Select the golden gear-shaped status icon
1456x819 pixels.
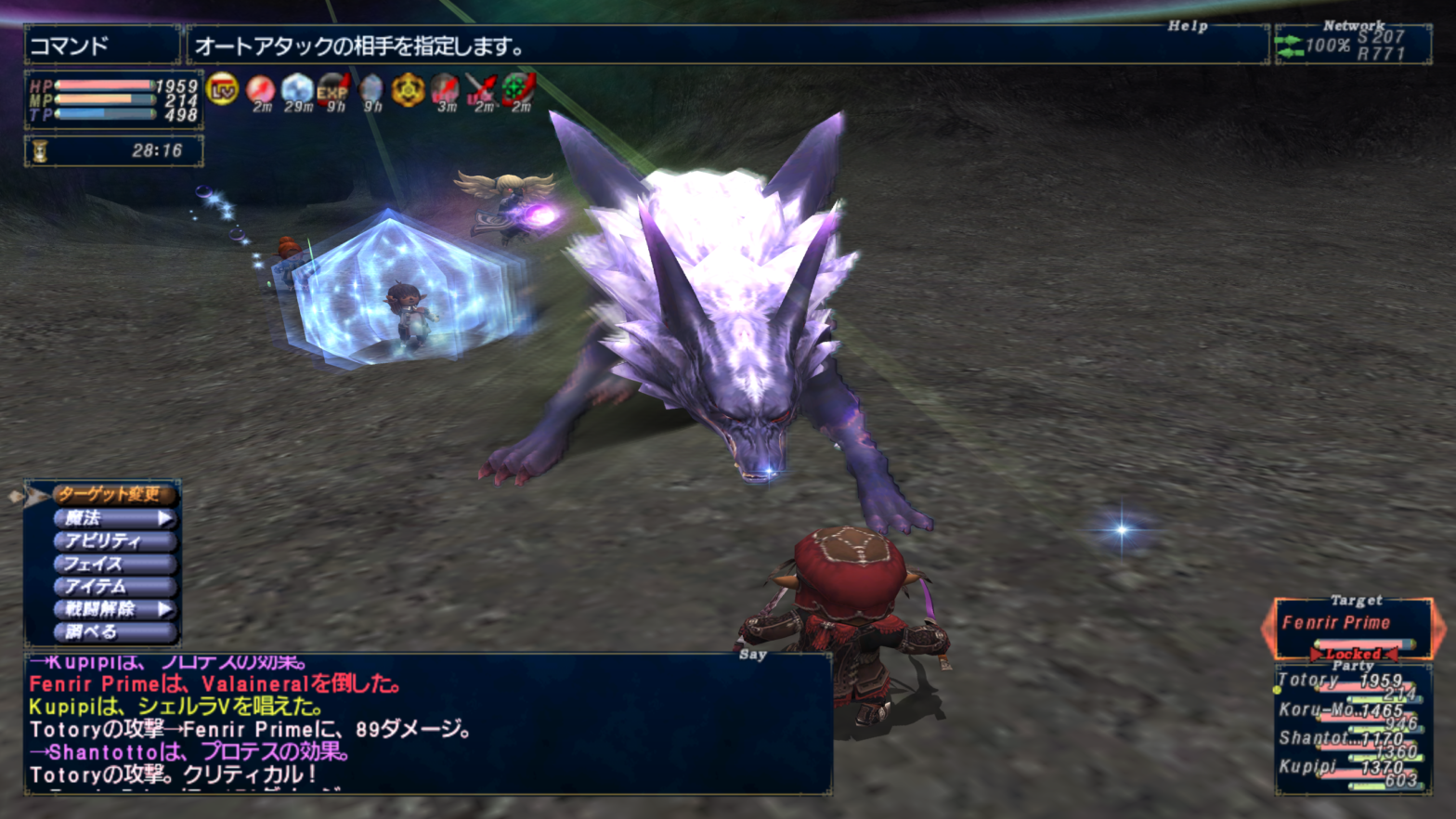408,90
